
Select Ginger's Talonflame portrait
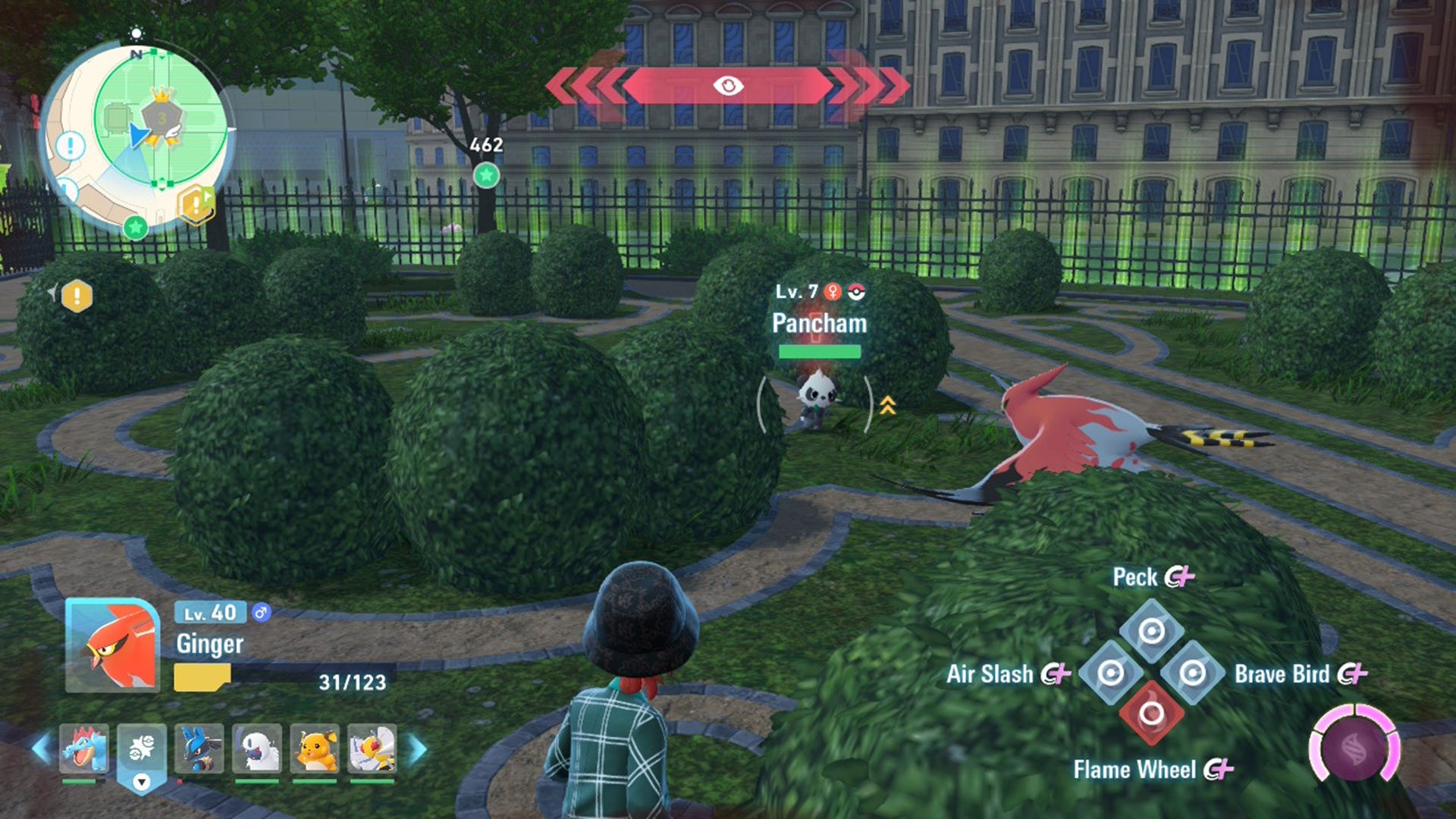(x=112, y=646)
